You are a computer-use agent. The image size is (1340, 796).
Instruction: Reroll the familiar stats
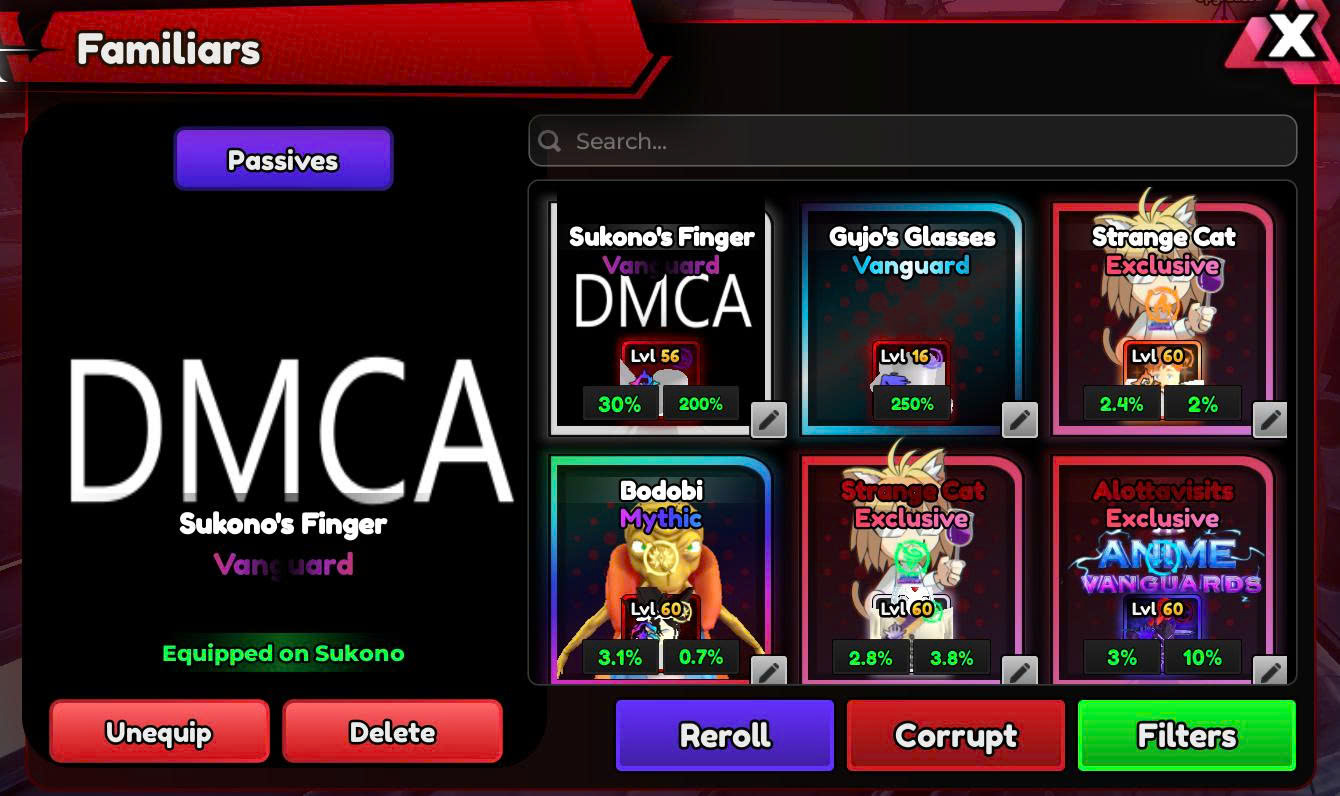(725, 736)
